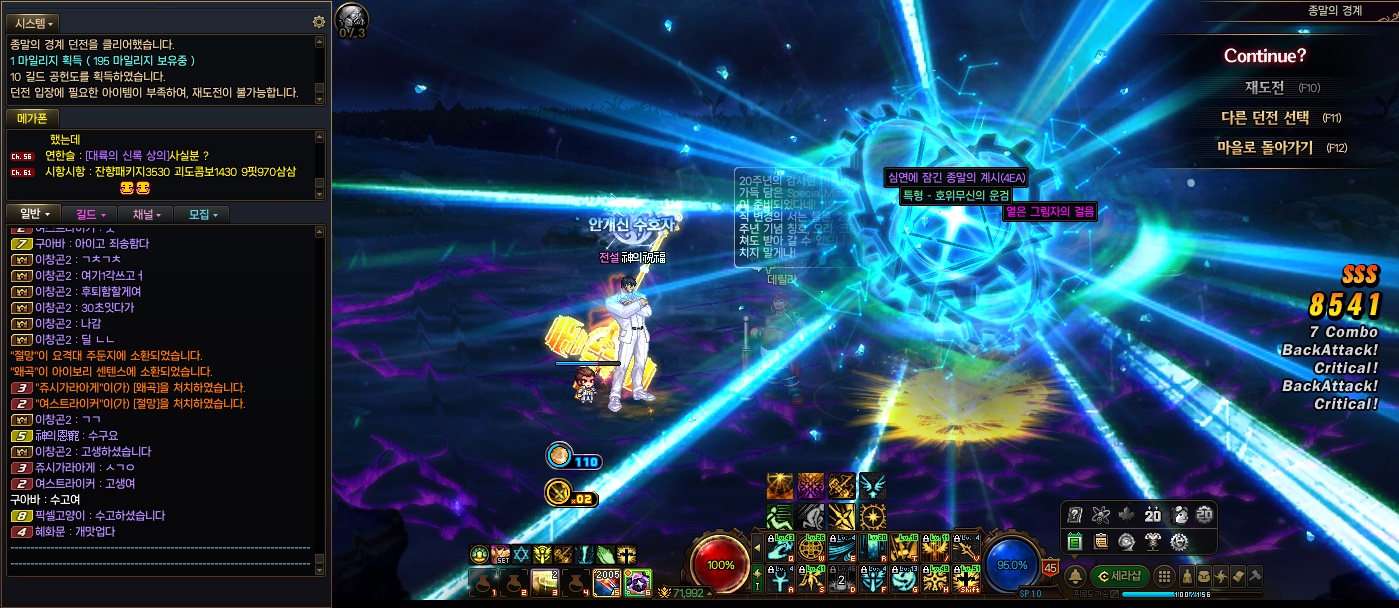This screenshot has height=608, width=1399.
Task: Toggle the 피로도 가속 checkbox
Action: 1108,594
